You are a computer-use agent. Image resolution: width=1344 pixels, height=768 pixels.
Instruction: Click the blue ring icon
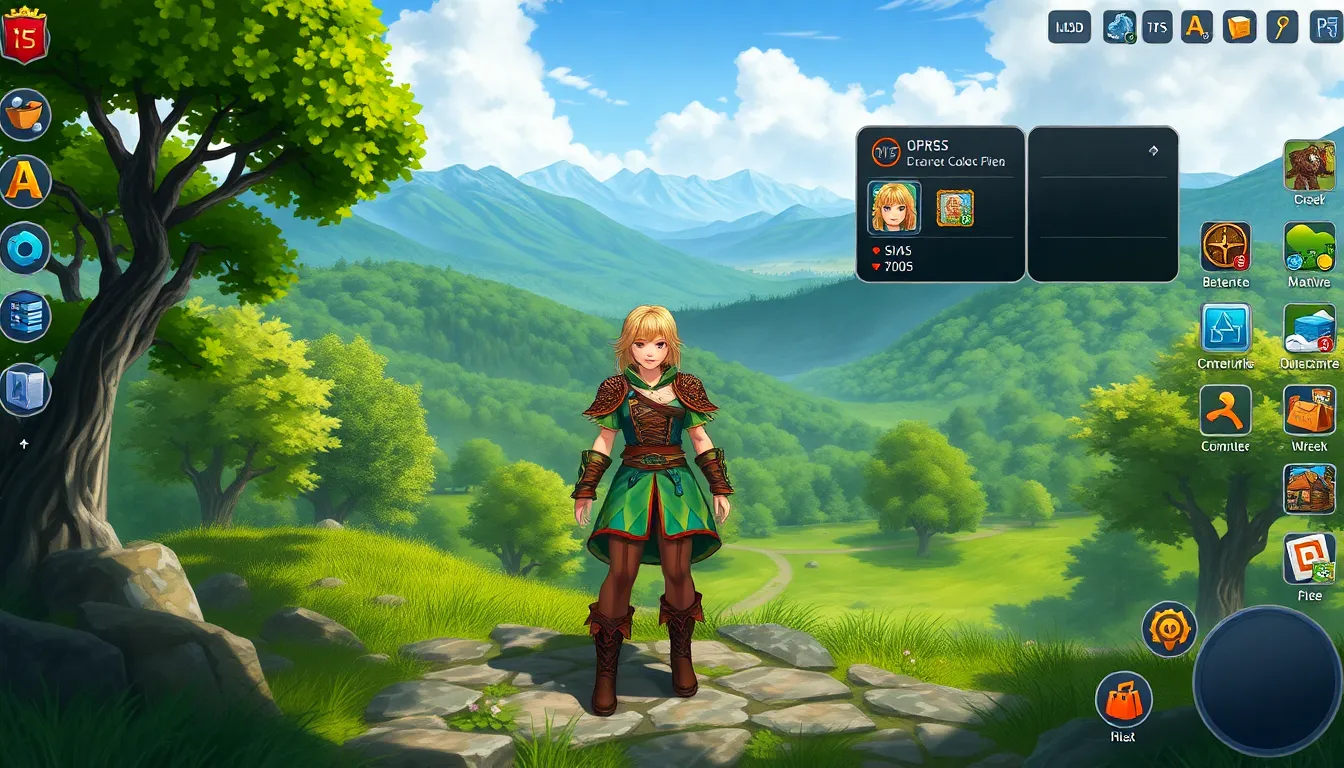[24, 248]
